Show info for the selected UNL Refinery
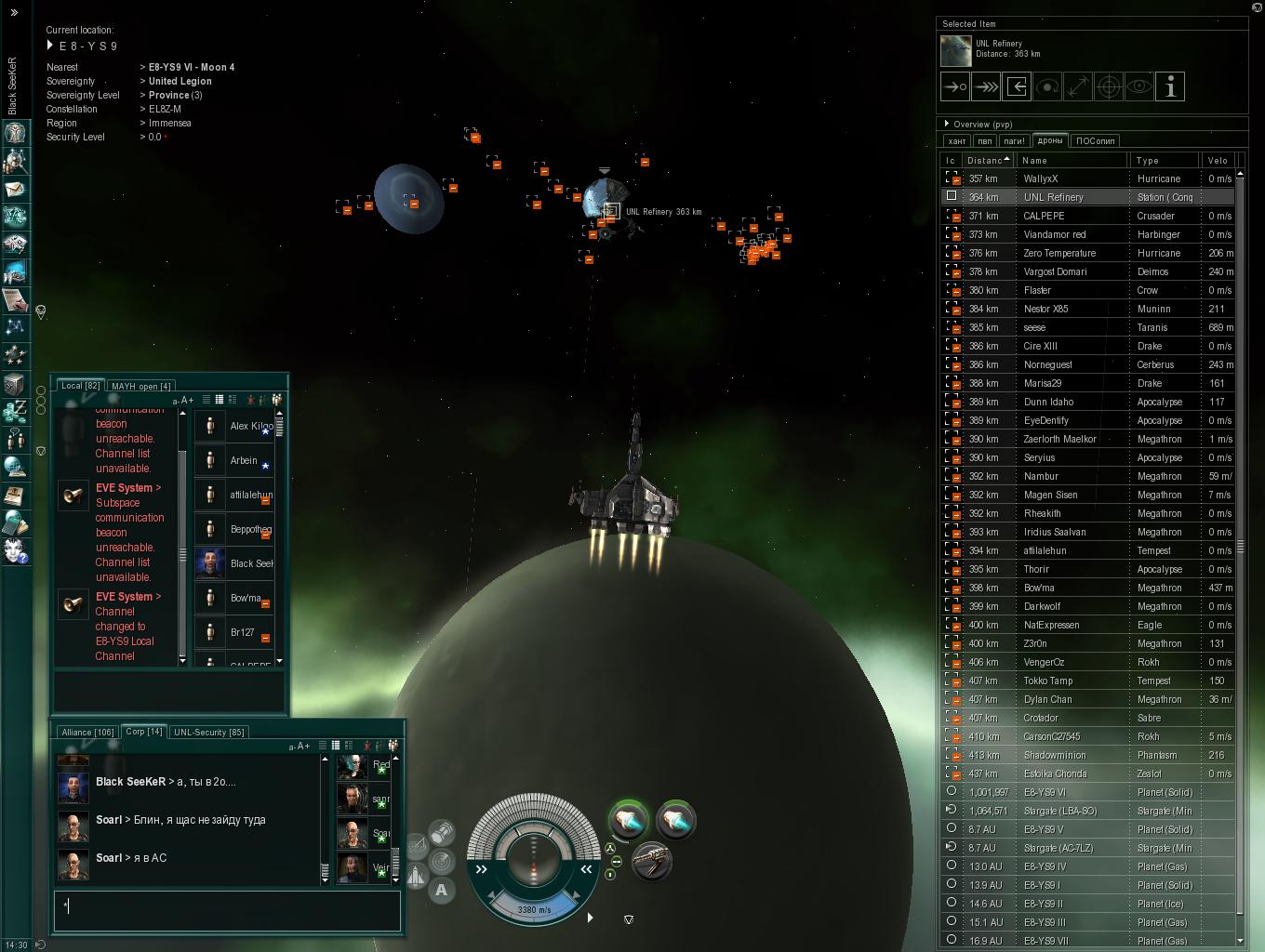Image resolution: width=1265 pixels, height=952 pixels. [1170, 87]
